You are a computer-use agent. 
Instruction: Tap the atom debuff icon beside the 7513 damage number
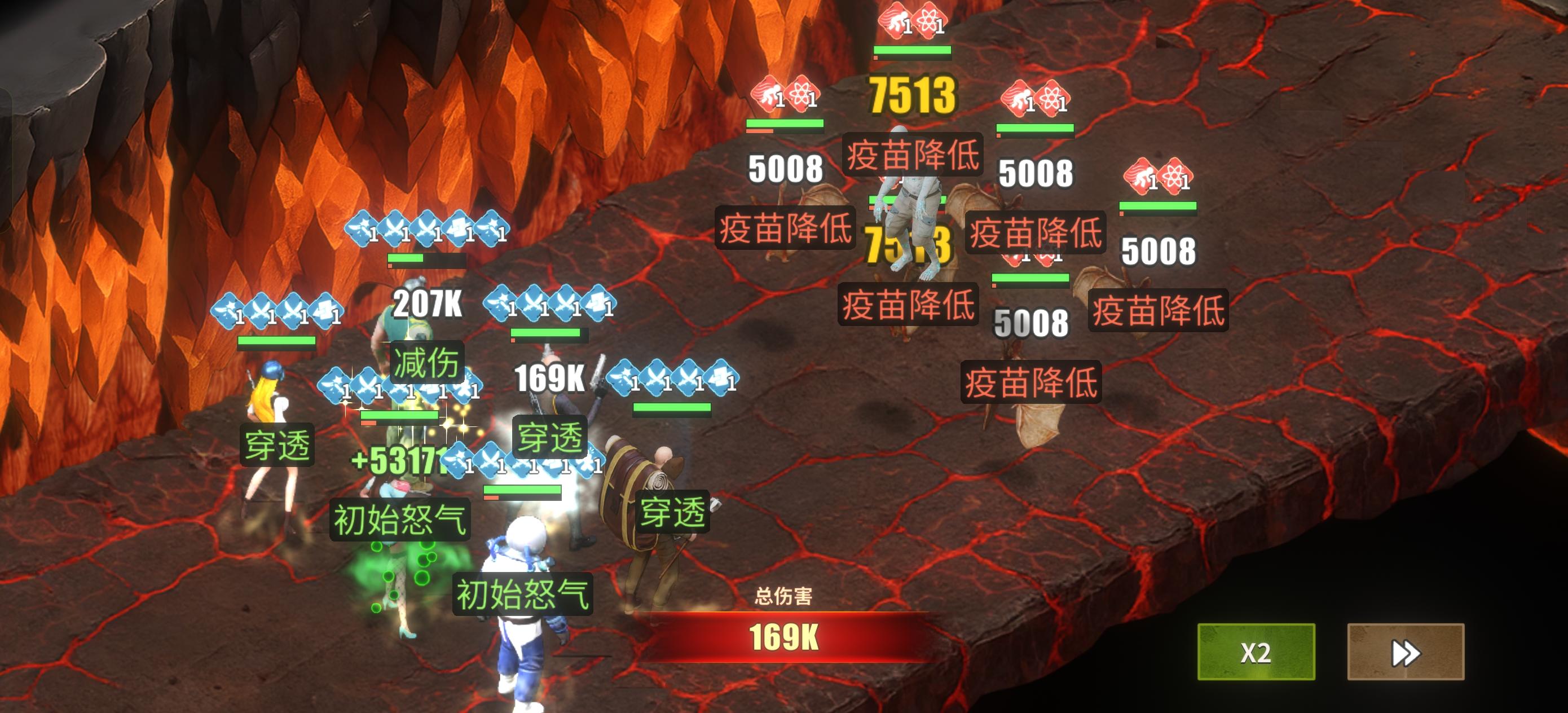tap(805, 94)
